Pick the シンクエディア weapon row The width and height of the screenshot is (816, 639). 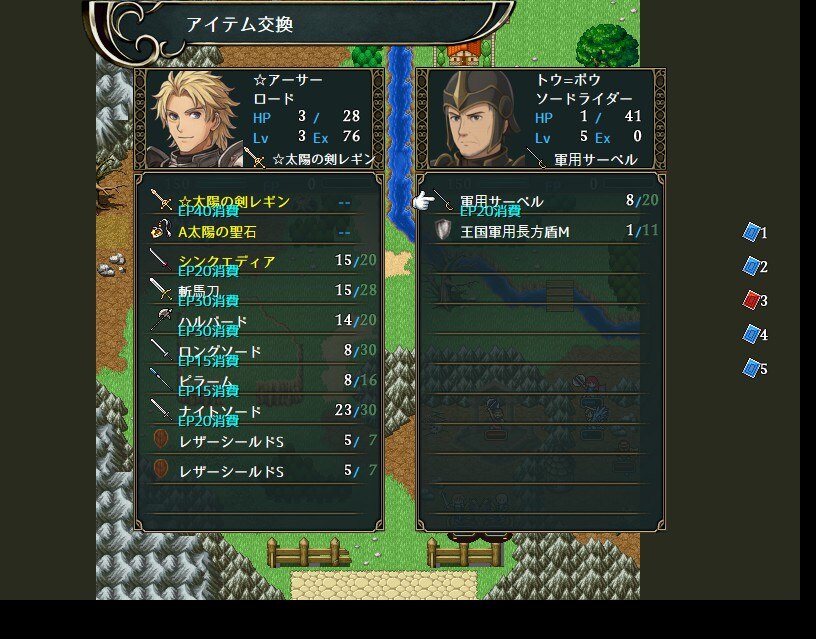click(x=258, y=262)
